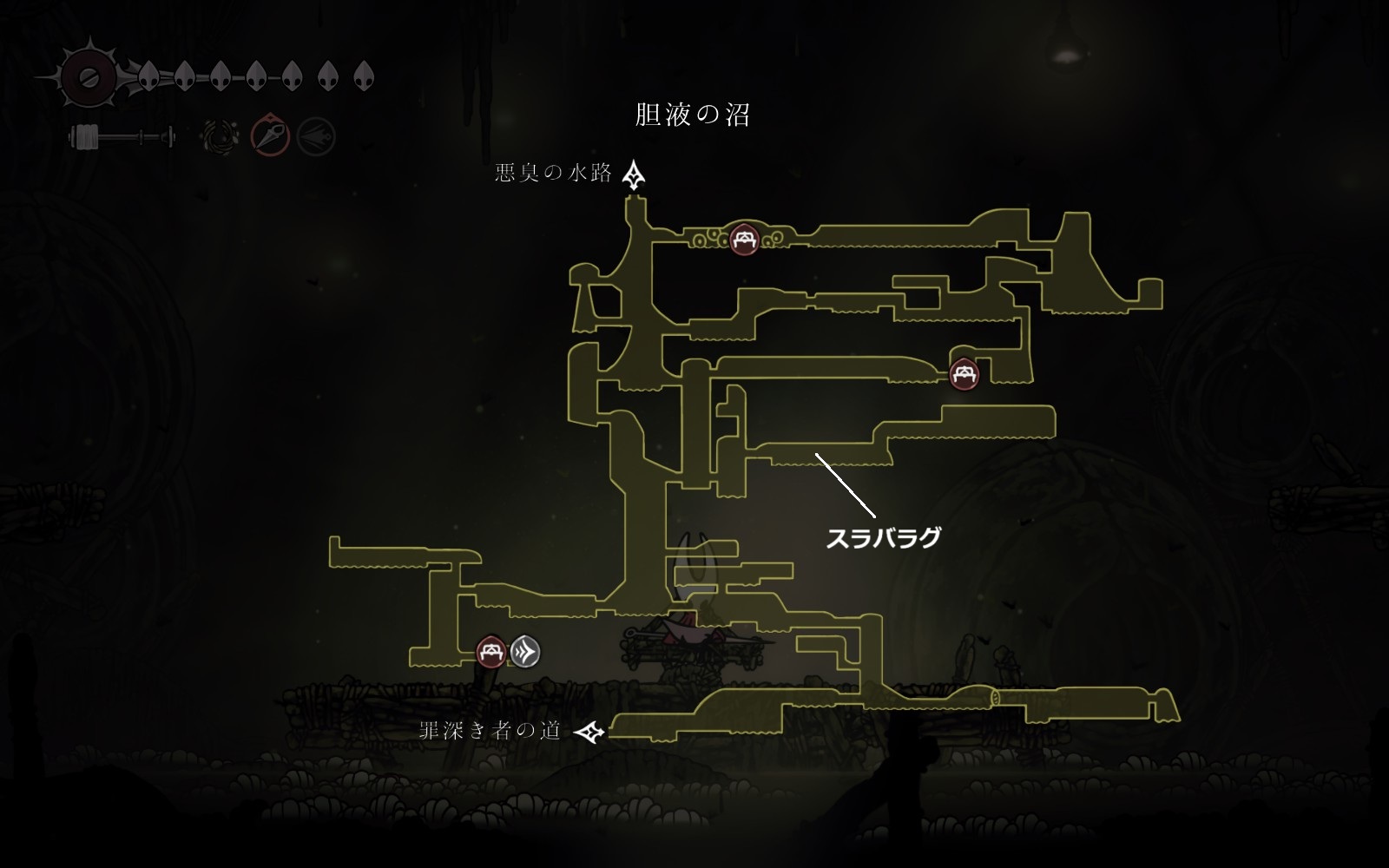The image size is (1389, 868).
Task: Click the bench marker beside the grey arrow pin
Action: pos(492,651)
